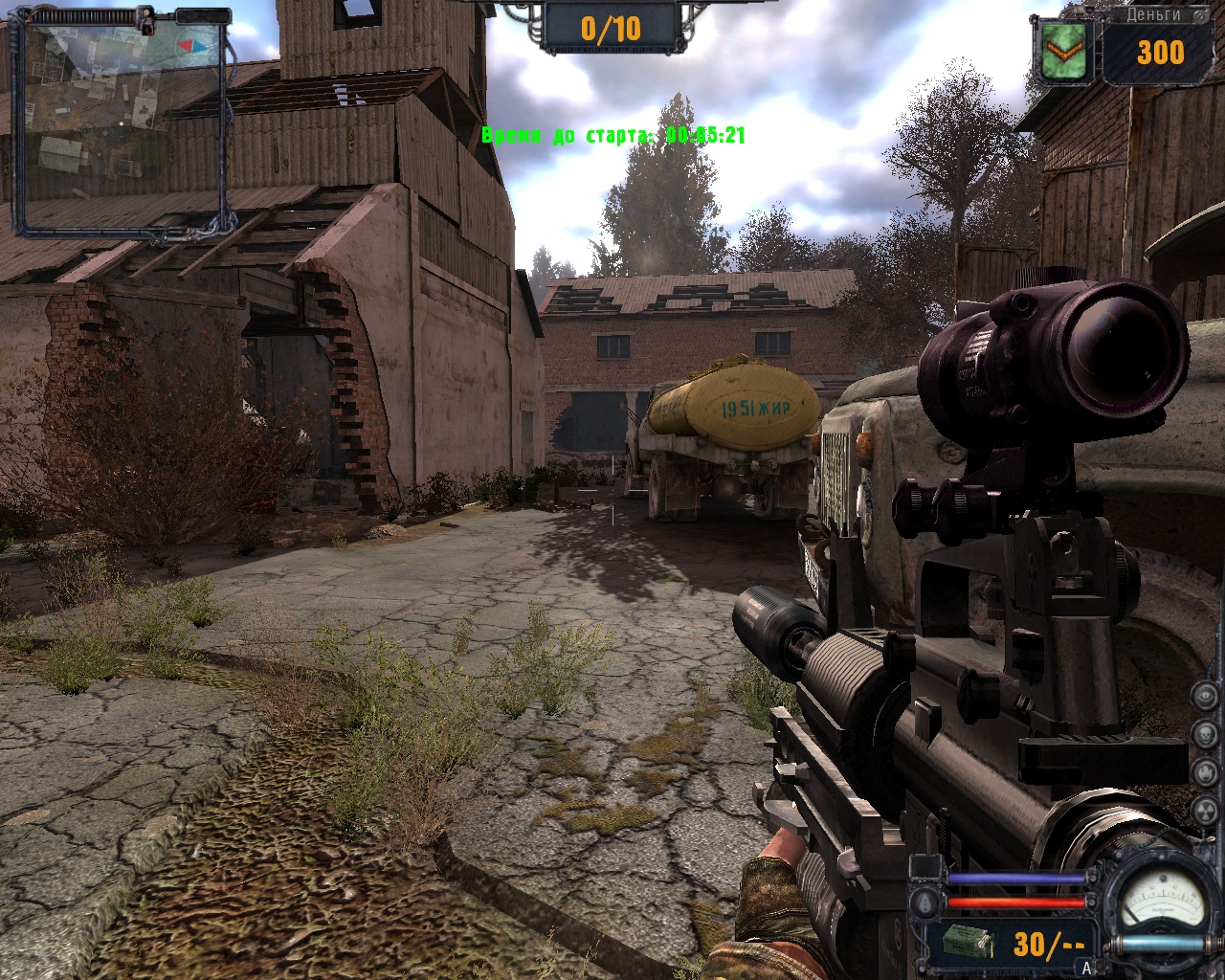The width and height of the screenshot is (1225, 980).
Task: Click the radiation trefoil indicator icon
Action: point(1204,812)
